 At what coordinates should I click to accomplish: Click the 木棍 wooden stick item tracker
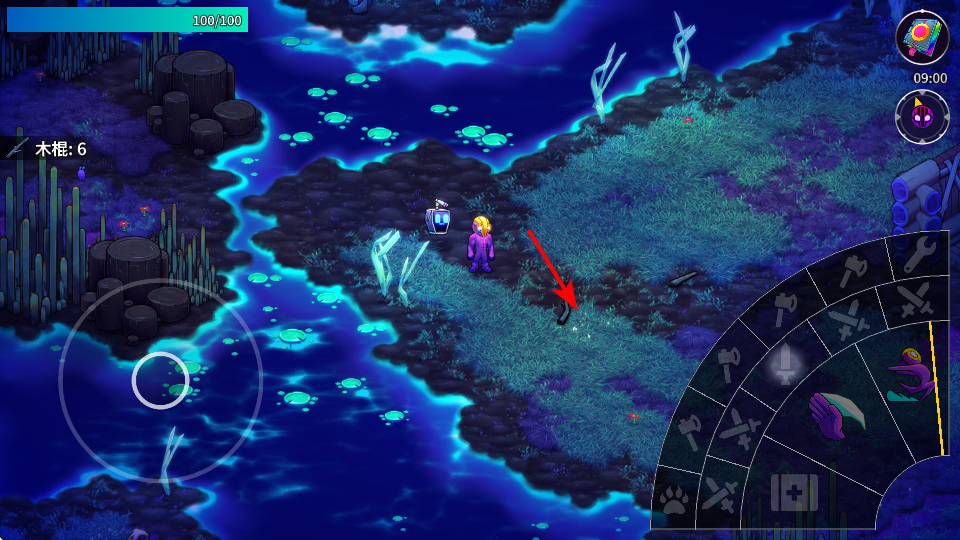pos(48,149)
